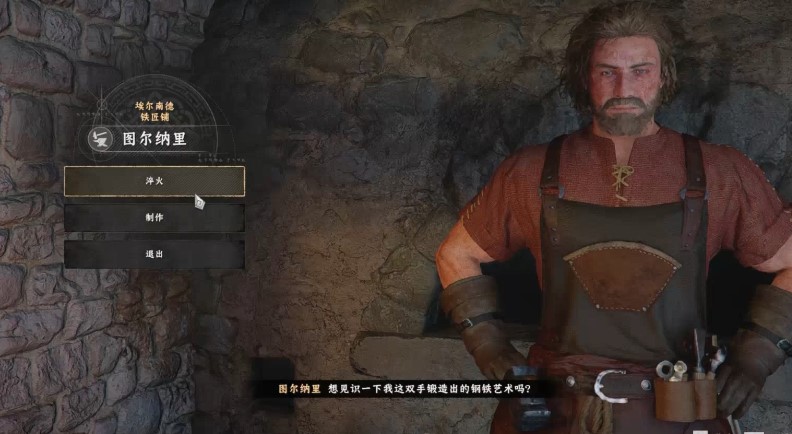Choose 退出 to leave the blacksmith
The width and height of the screenshot is (792, 434).
154,254
